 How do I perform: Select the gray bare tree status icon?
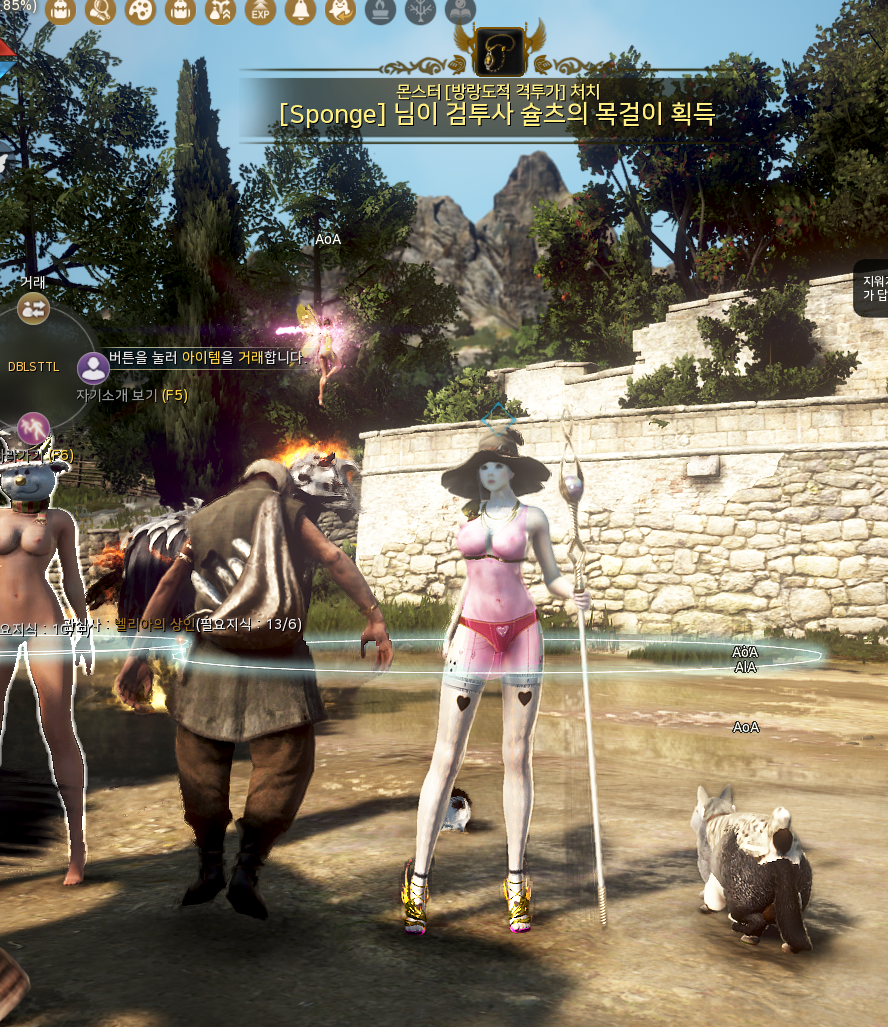point(420,10)
